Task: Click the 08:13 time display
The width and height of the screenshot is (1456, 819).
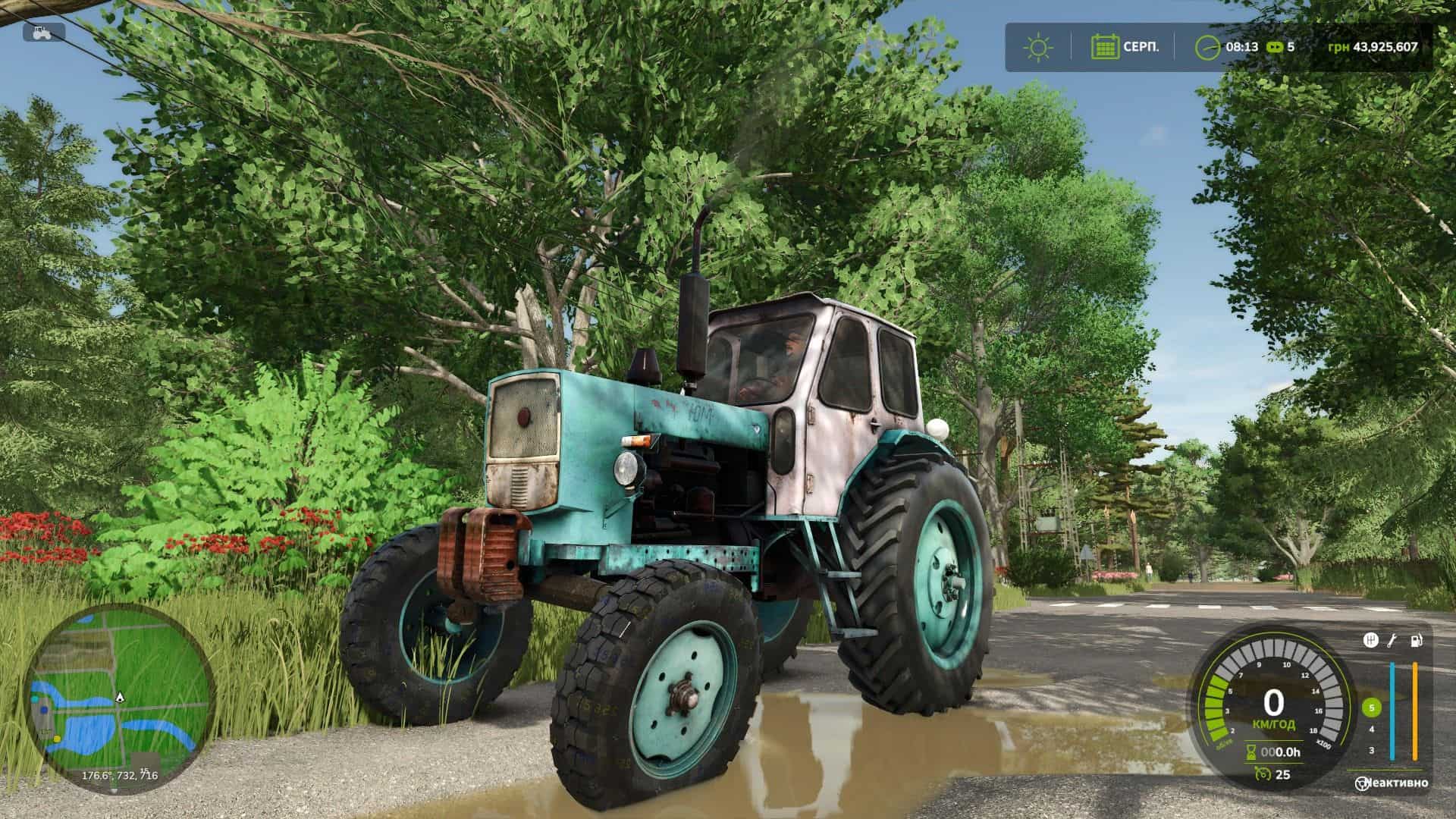Action: 1241,47
